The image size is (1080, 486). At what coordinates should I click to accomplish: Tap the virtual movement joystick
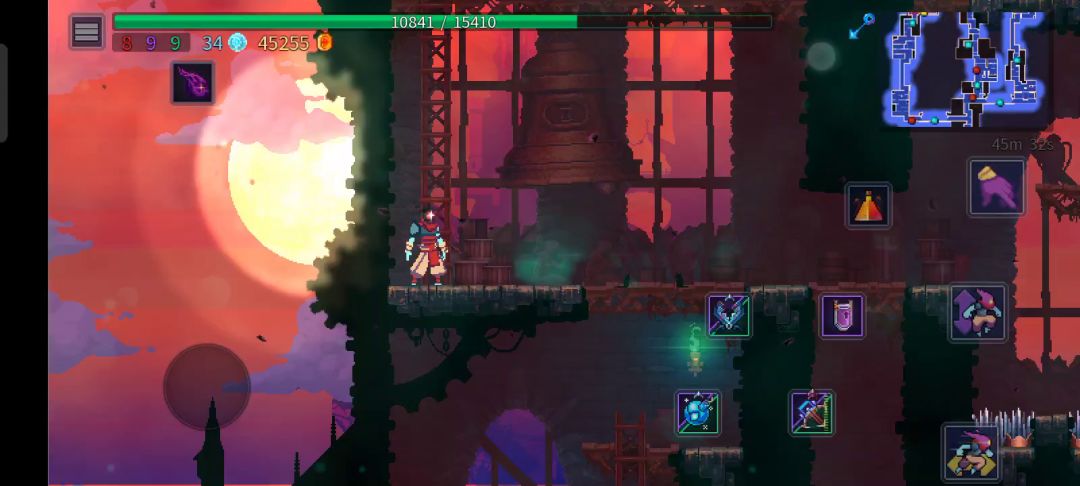(x=207, y=386)
